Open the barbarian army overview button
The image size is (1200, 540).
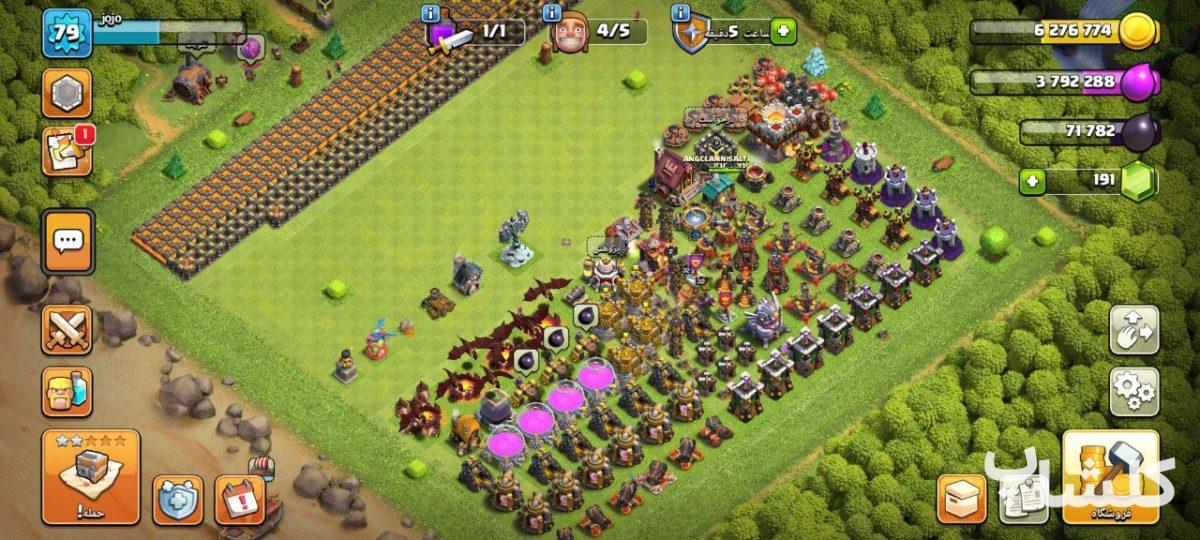click(x=67, y=391)
